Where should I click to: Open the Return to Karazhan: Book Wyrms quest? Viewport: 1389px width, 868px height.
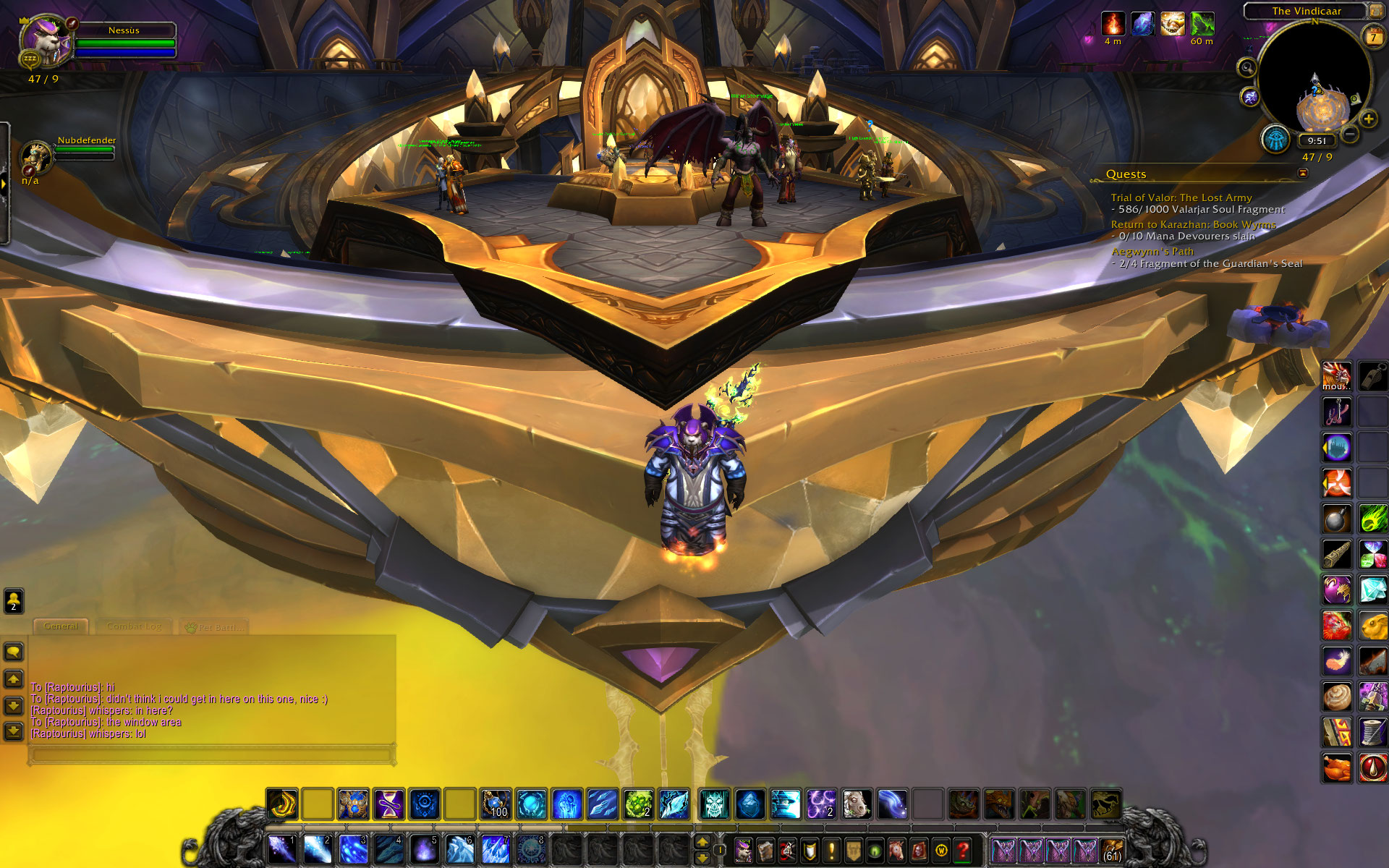point(1193,224)
